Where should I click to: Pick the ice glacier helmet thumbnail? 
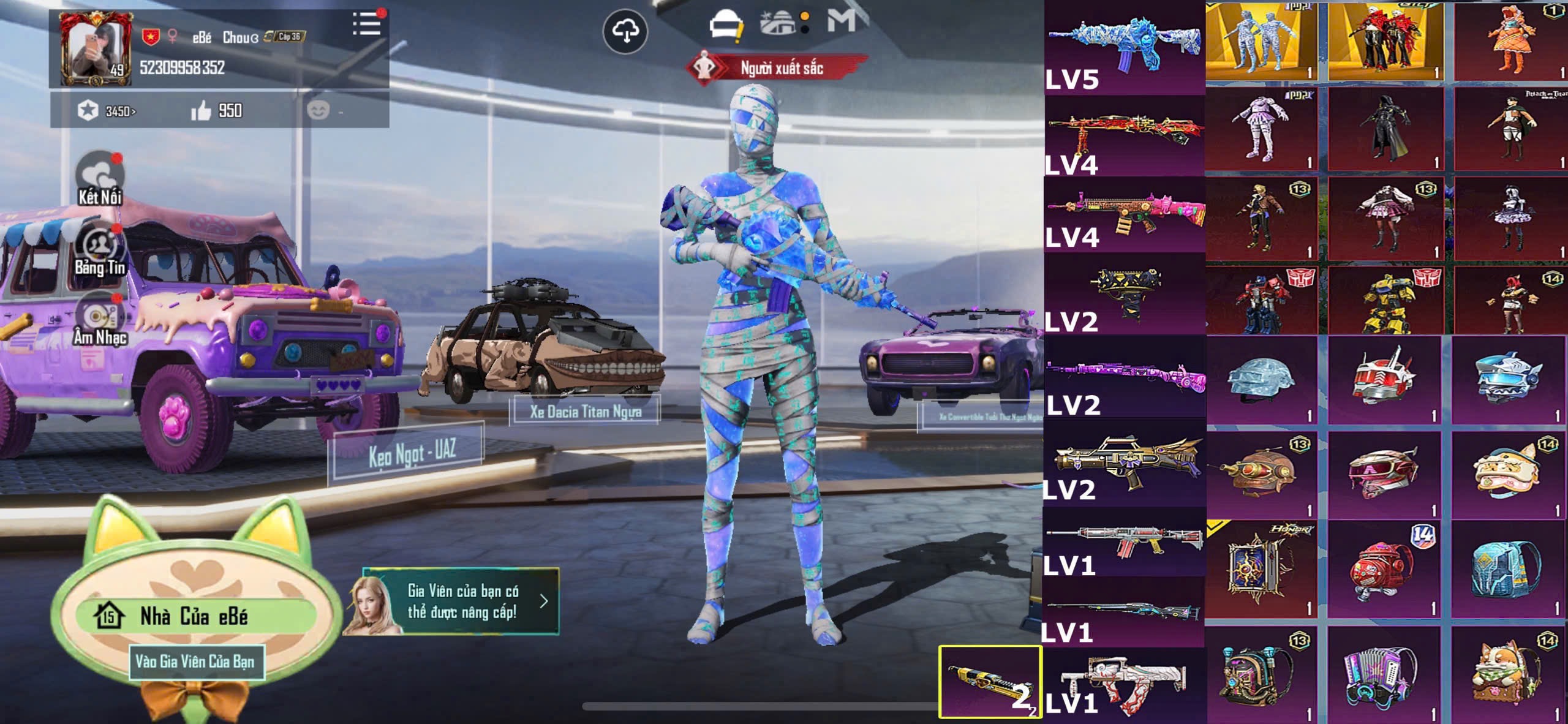[1262, 380]
